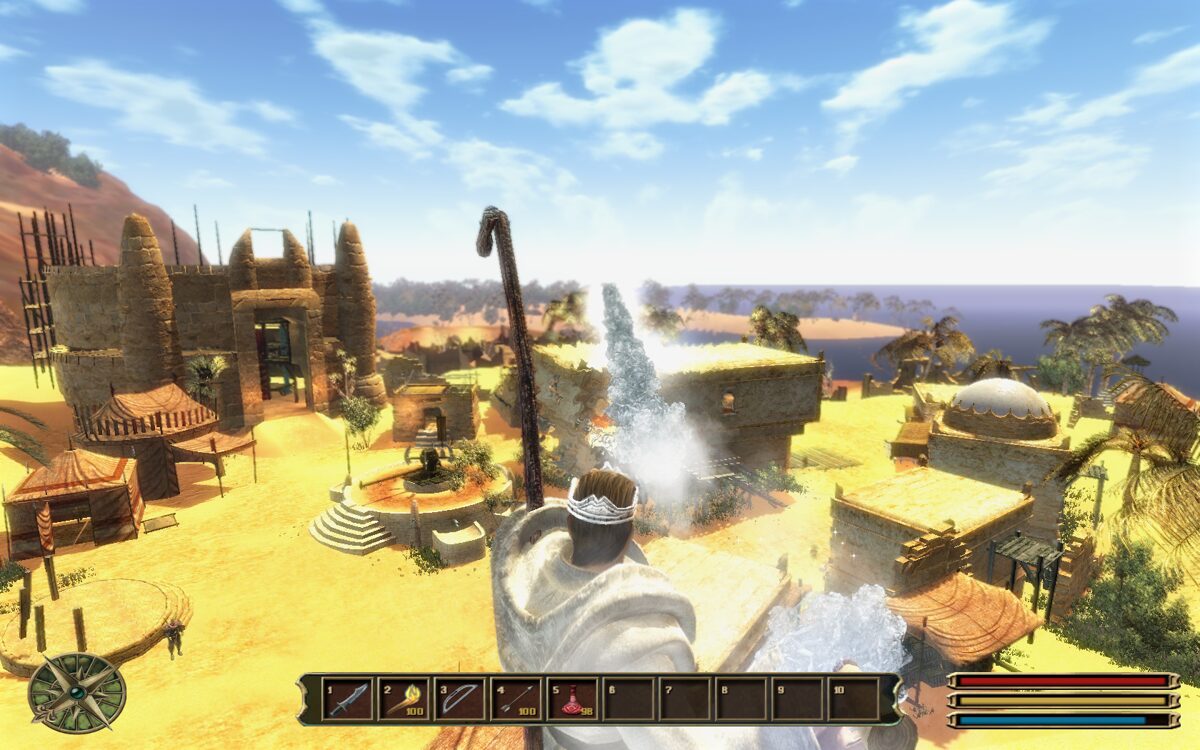This screenshot has width=1200, height=750.
Task: Click the empty hotbar slot numbered 10
Action: pos(852,698)
